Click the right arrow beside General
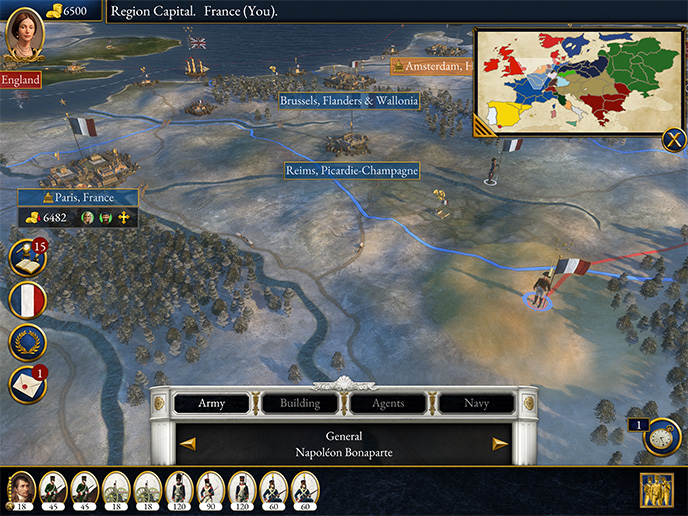Screen dimensions: 688x516 tap(500, 444)
